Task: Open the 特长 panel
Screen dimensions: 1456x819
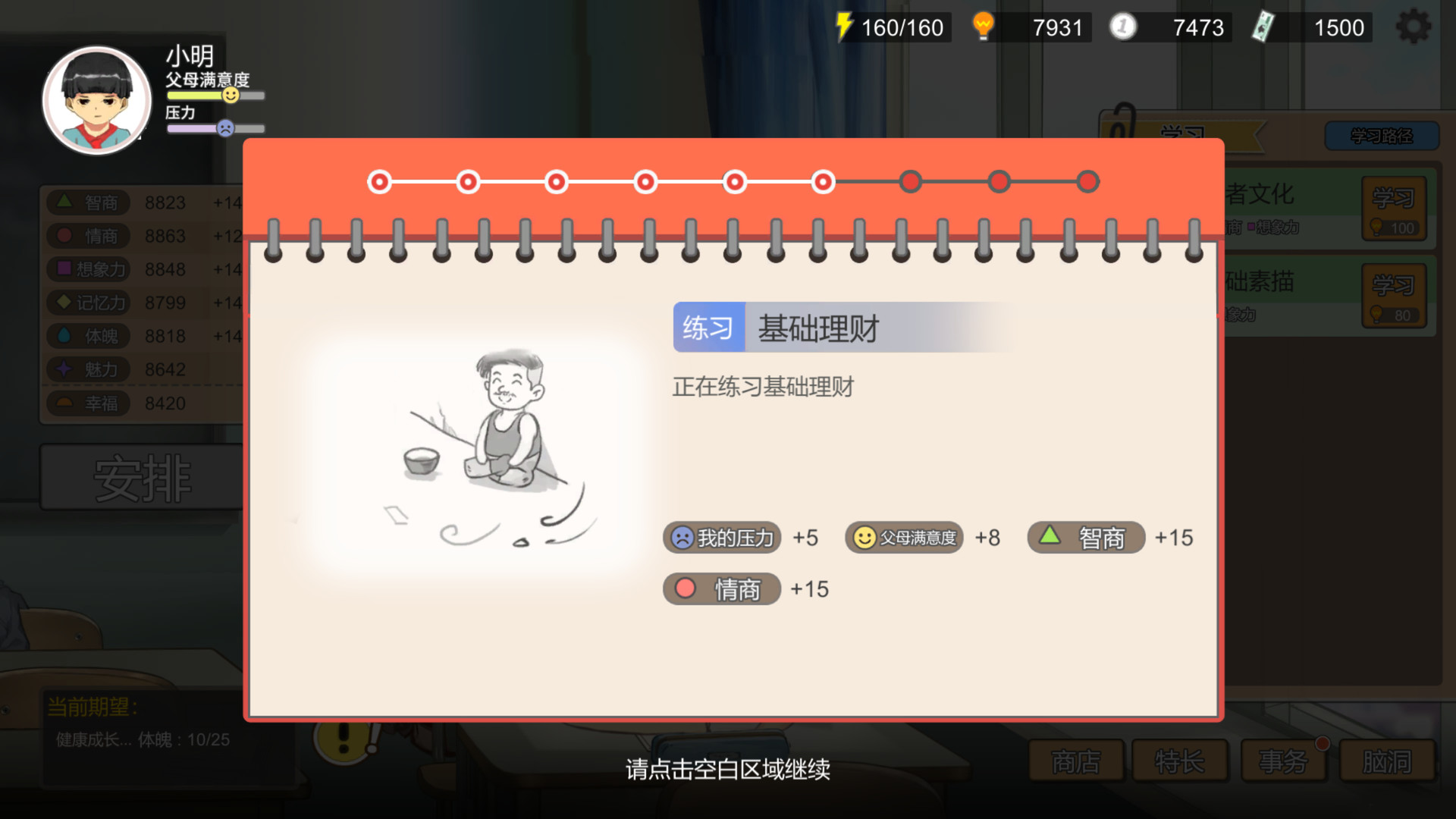Action: coord(1180,761)
